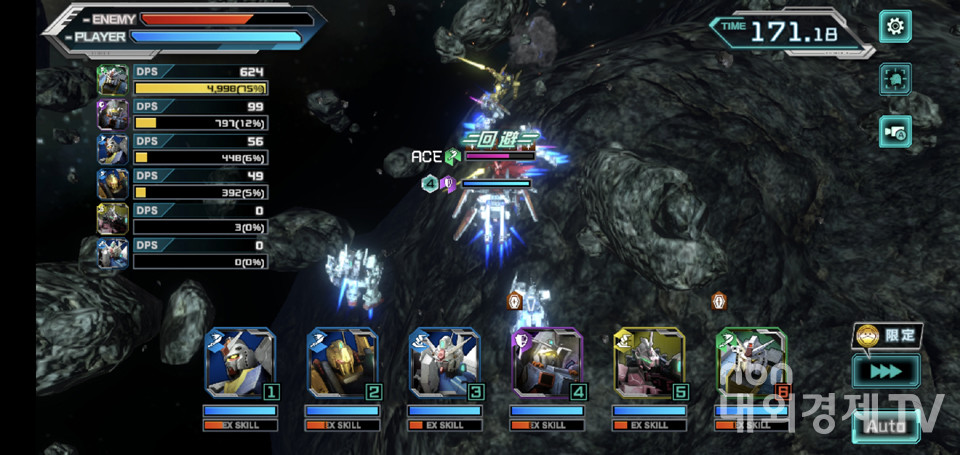
Task: Toggle Auto battle mode
Action: click(885, 426)
